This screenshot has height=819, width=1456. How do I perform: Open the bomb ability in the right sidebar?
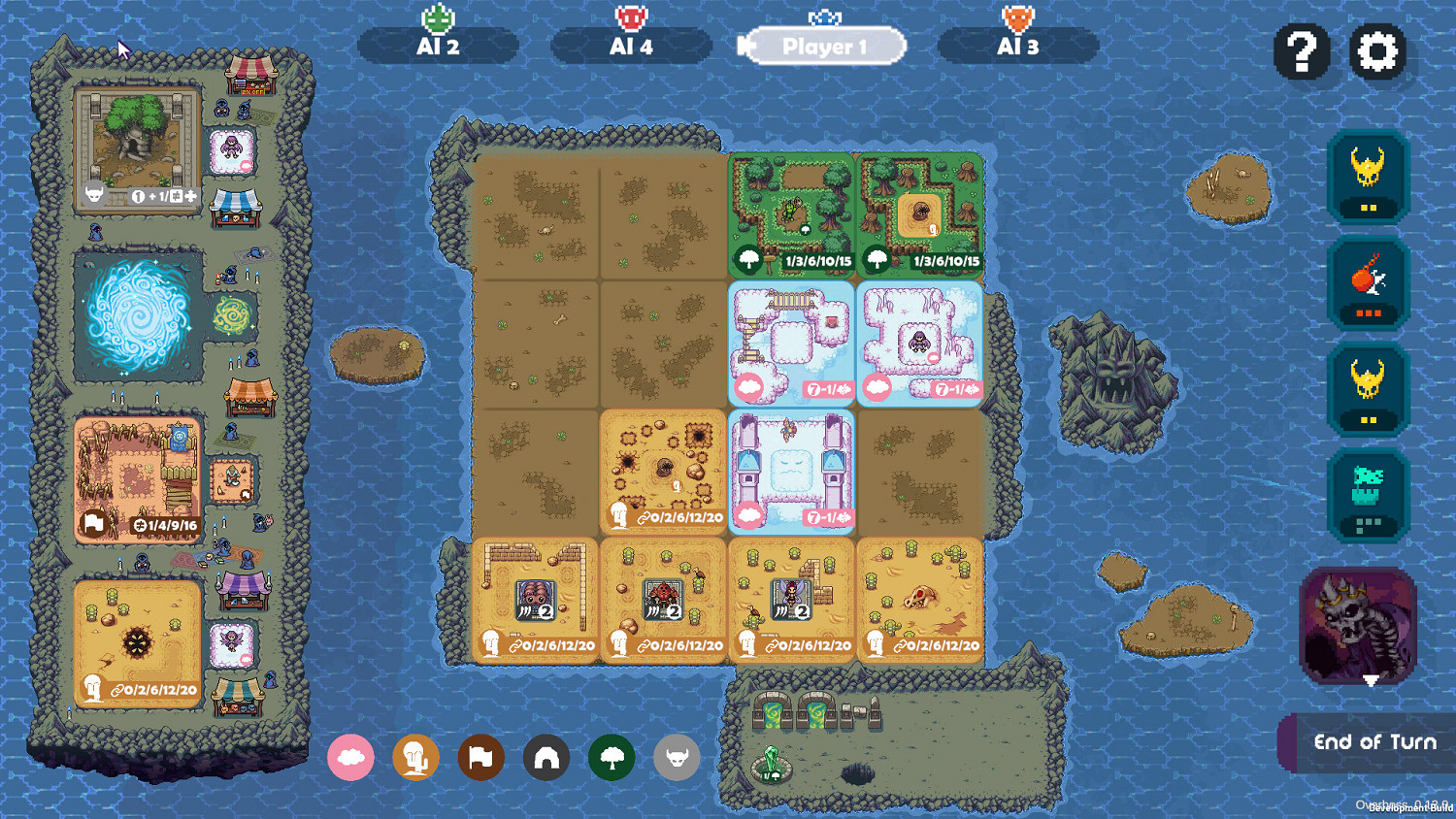[x=1368, y=284]
